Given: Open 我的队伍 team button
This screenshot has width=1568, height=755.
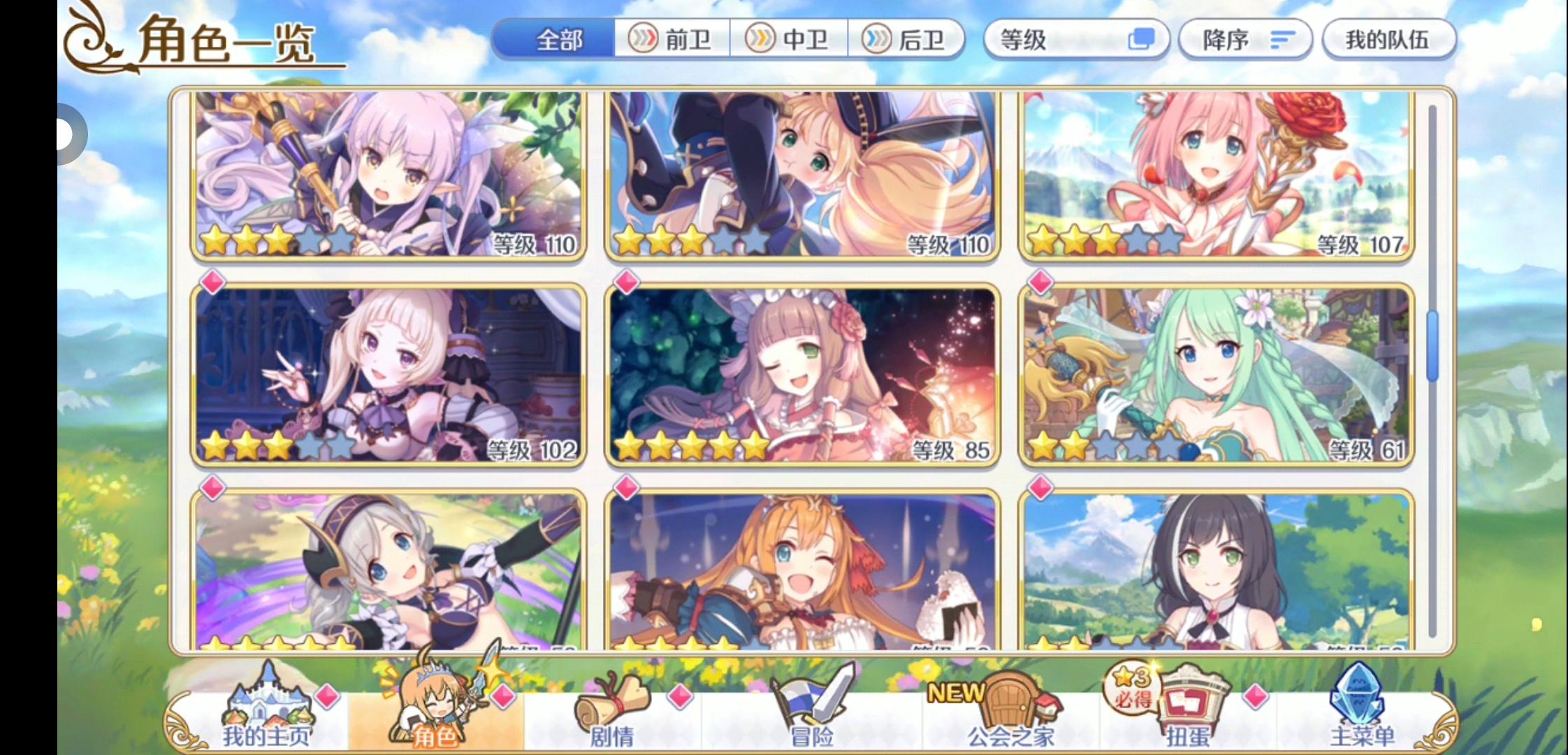Looking at the screenshot, I should (1389, 40).
